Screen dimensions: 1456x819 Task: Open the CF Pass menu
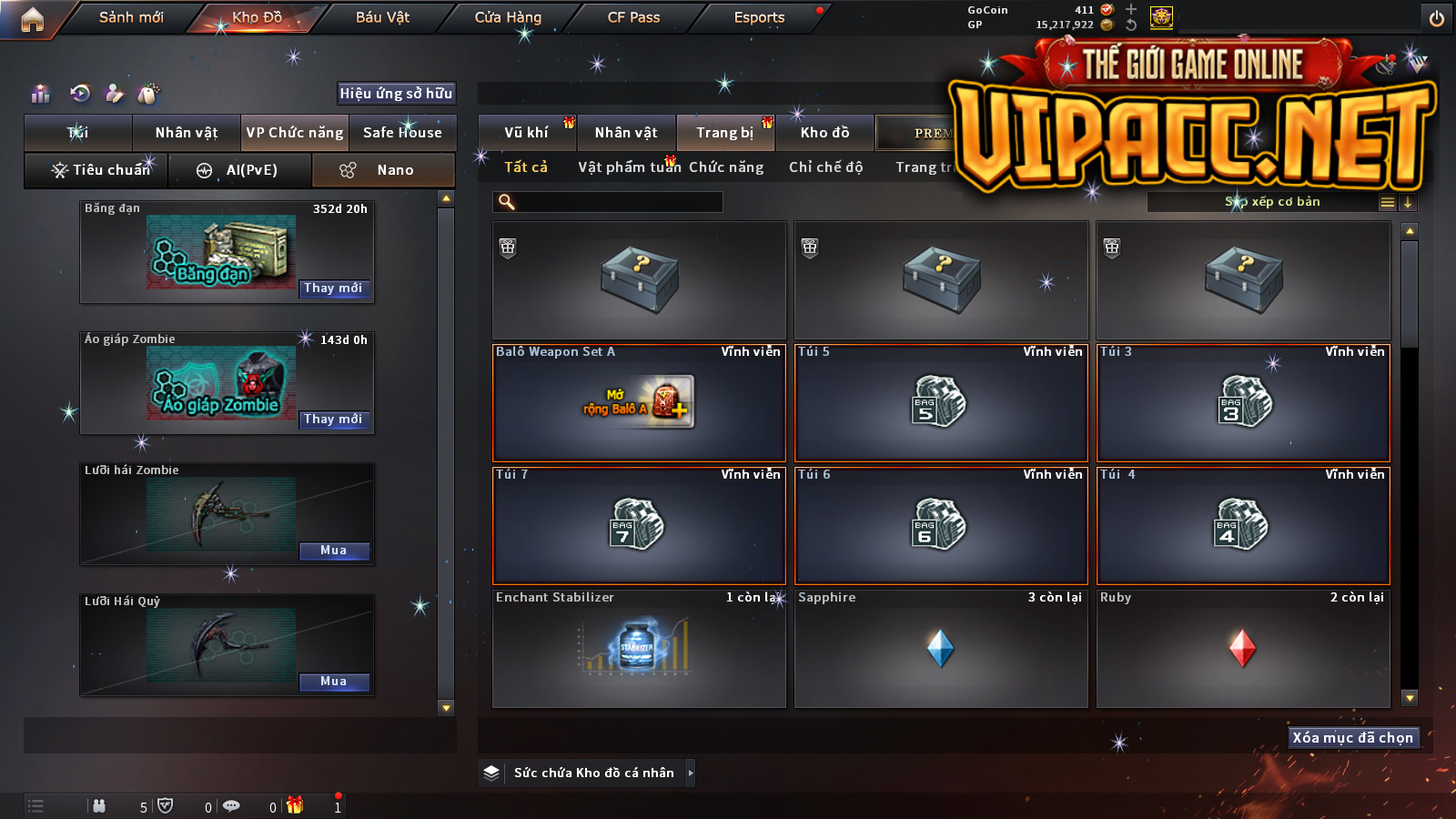pyautogui.click(x=633, y=17)
